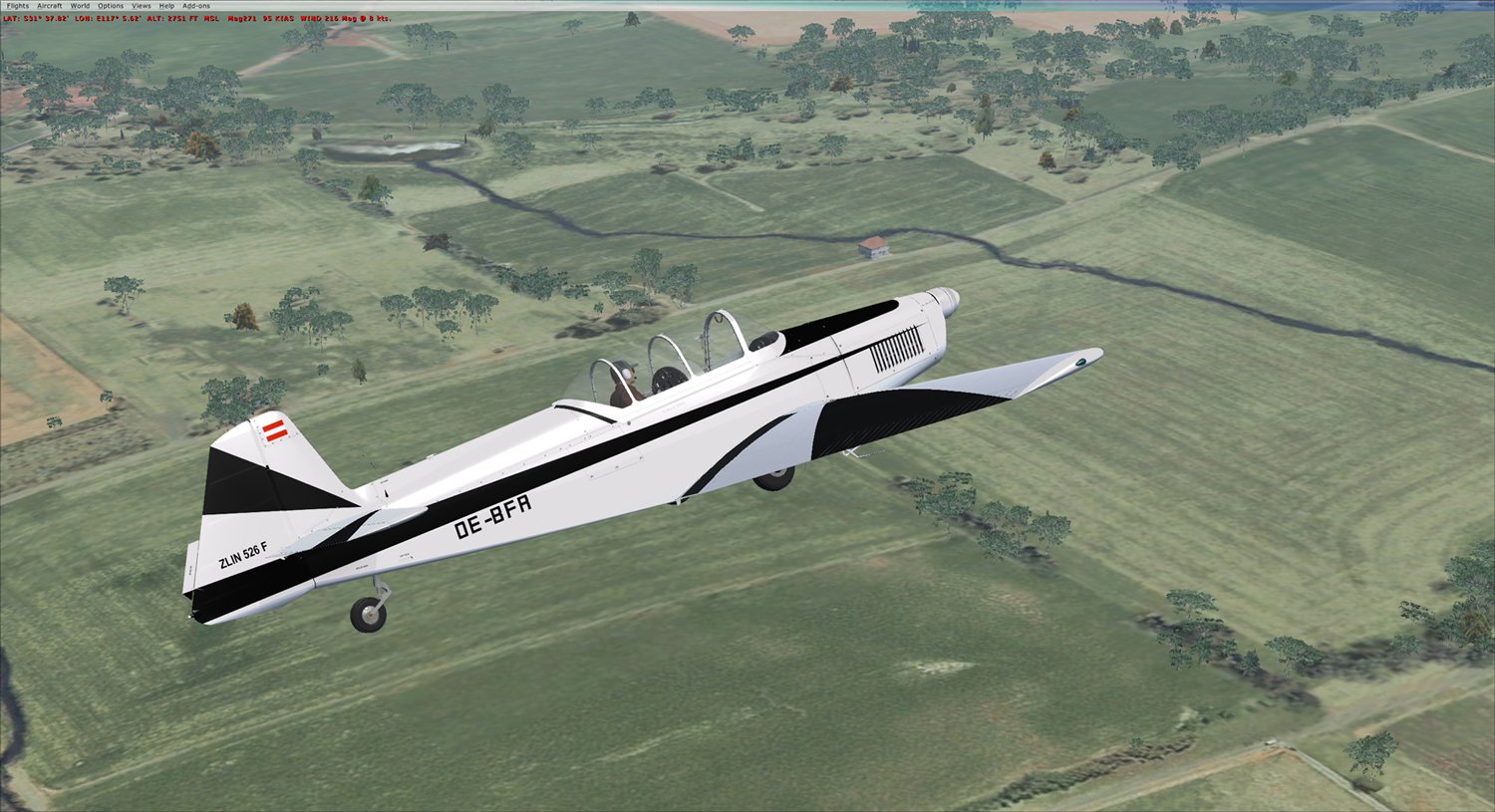Expand the Add-ons menu
Viewport: 1495px width, 812px height.
click(x=196, y=6)
